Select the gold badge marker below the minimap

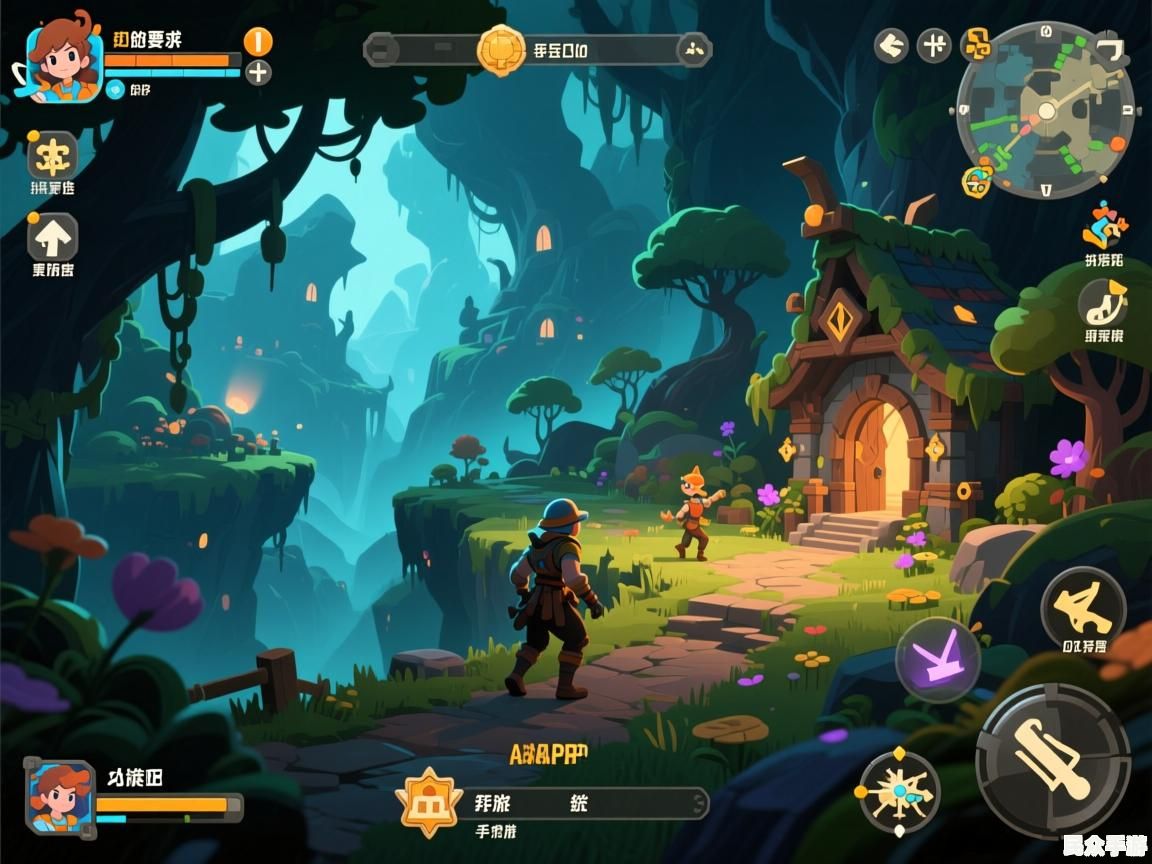point(977,181)
